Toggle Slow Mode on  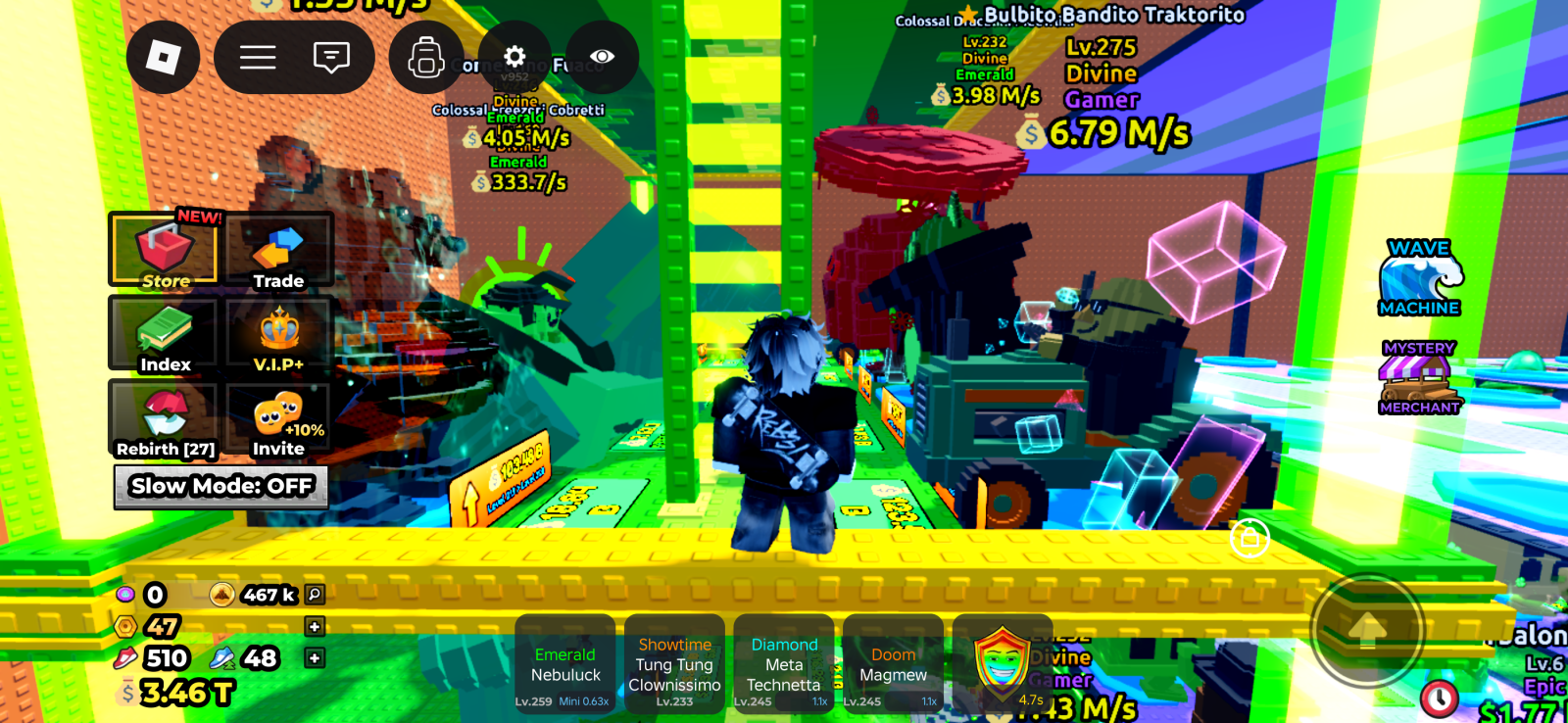[x=221, y=486]
